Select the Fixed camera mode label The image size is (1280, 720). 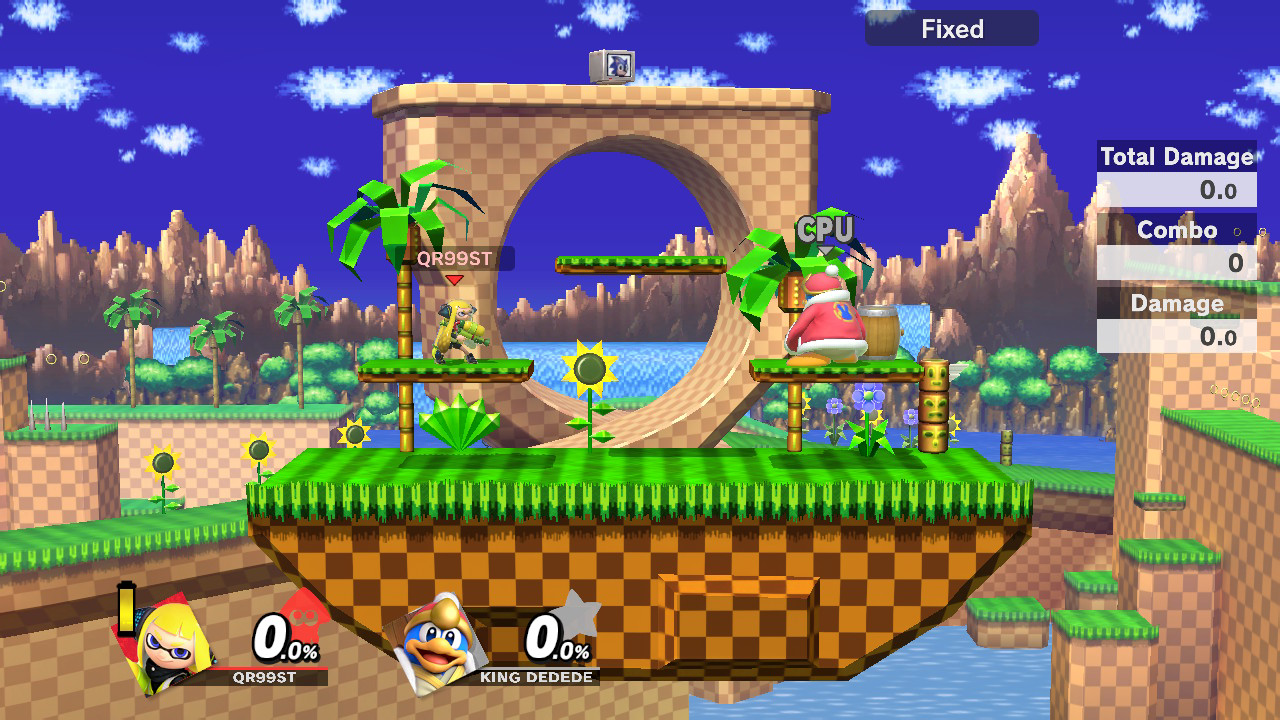pos(952,29)
